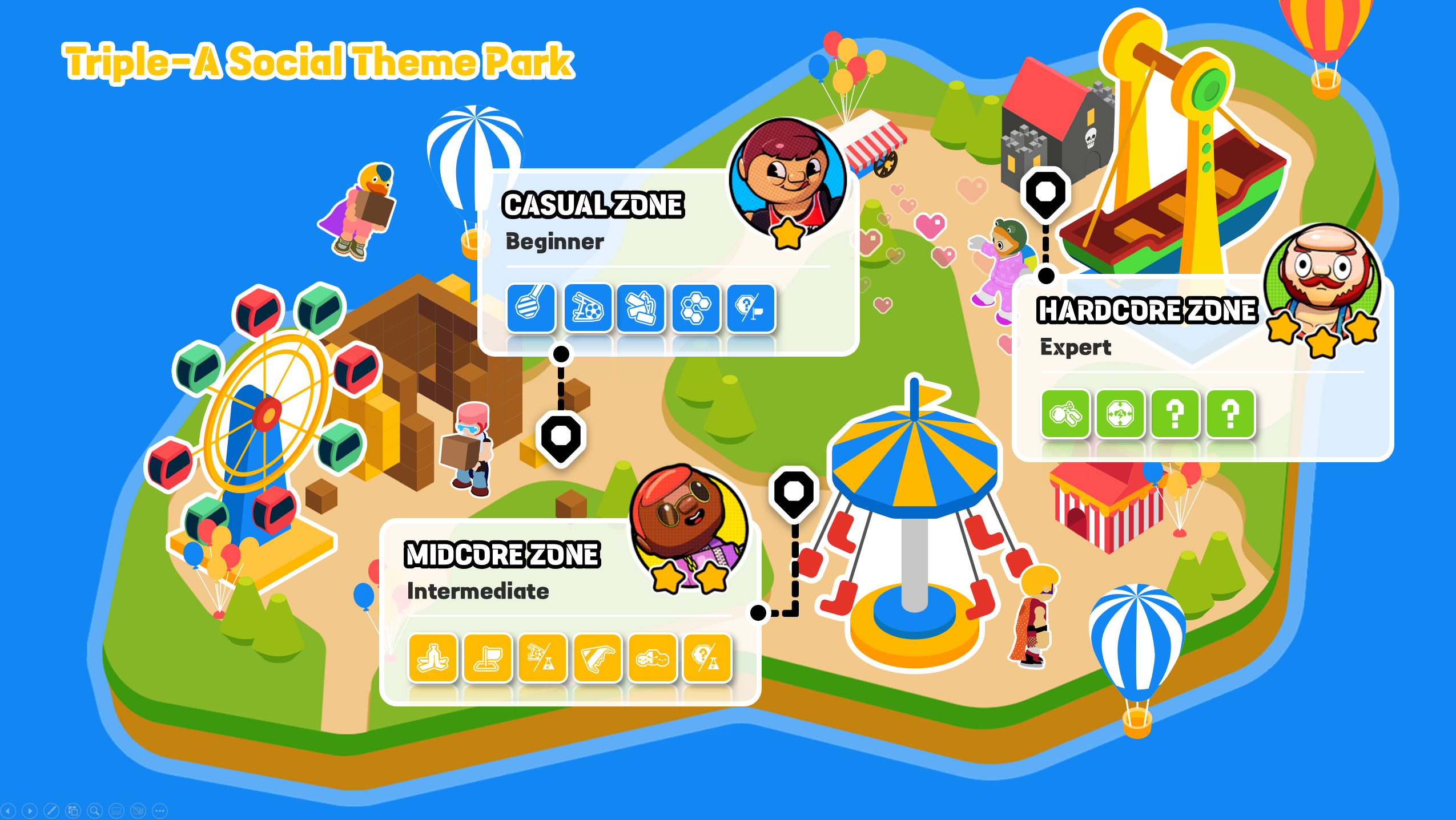The height and width of the screenshot is (820, 1456).
Task: Open the stacked bricks mode icon
Action: click(641, 308)
